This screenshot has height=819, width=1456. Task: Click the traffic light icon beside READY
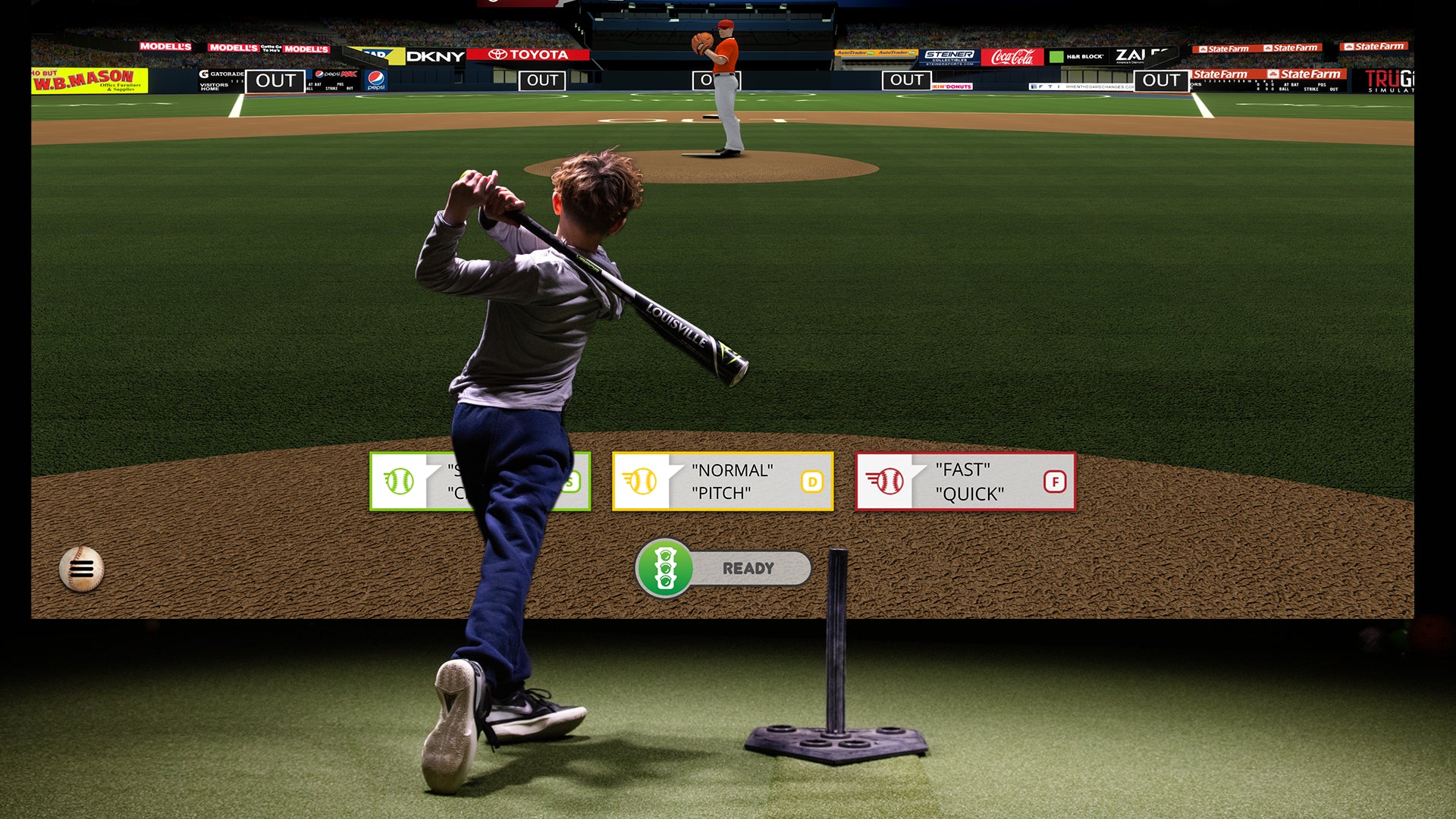(x=664, y=566)
